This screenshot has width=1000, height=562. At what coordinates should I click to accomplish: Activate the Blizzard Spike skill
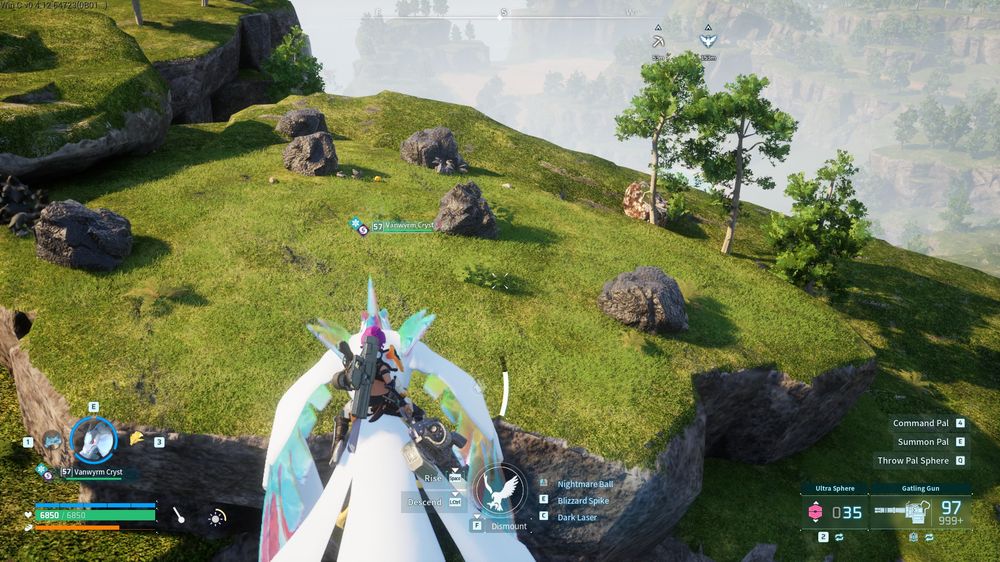click(x=585, y=499)
